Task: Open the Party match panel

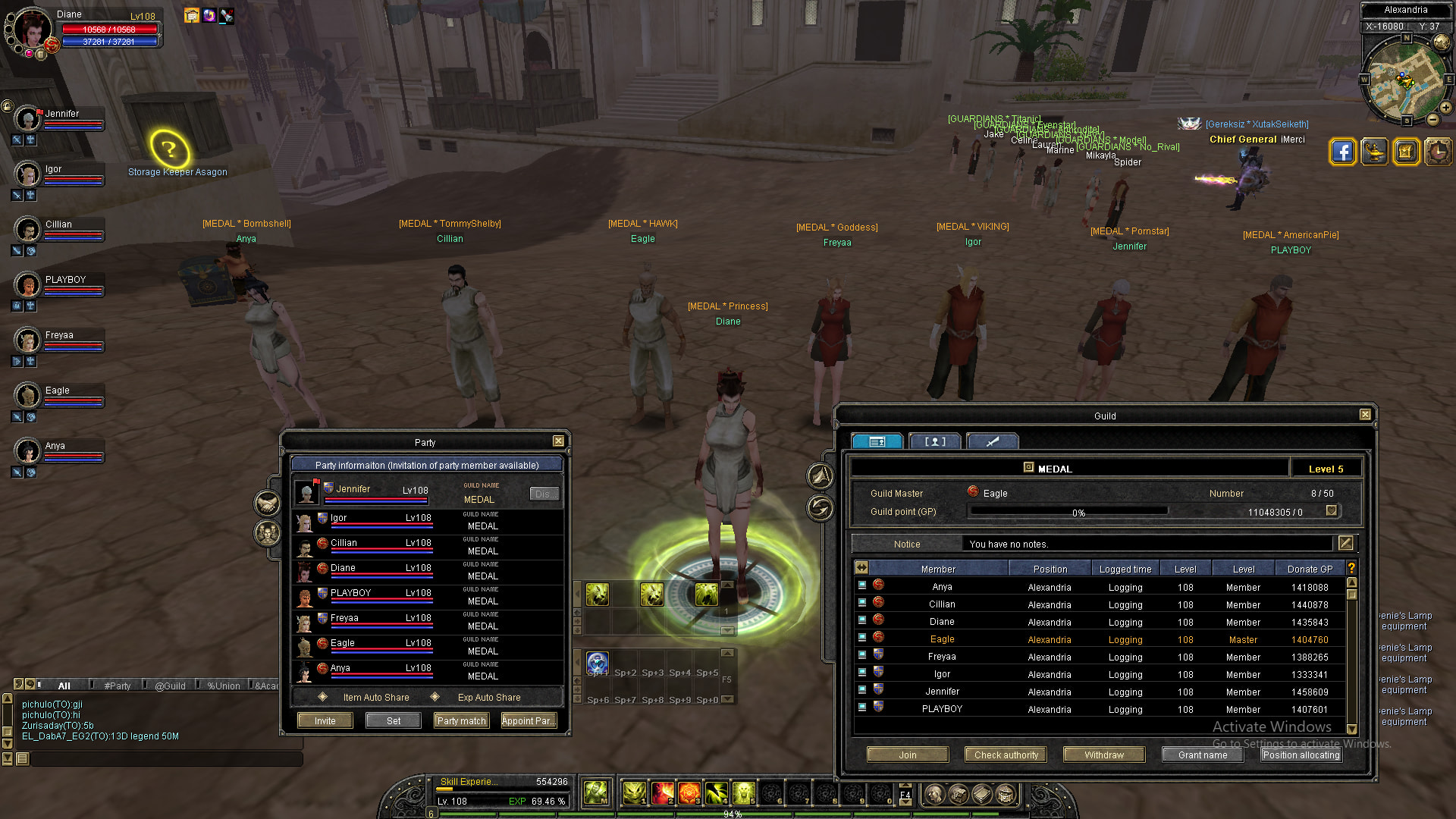Action: pyautogui.click(x=461, y=720)
